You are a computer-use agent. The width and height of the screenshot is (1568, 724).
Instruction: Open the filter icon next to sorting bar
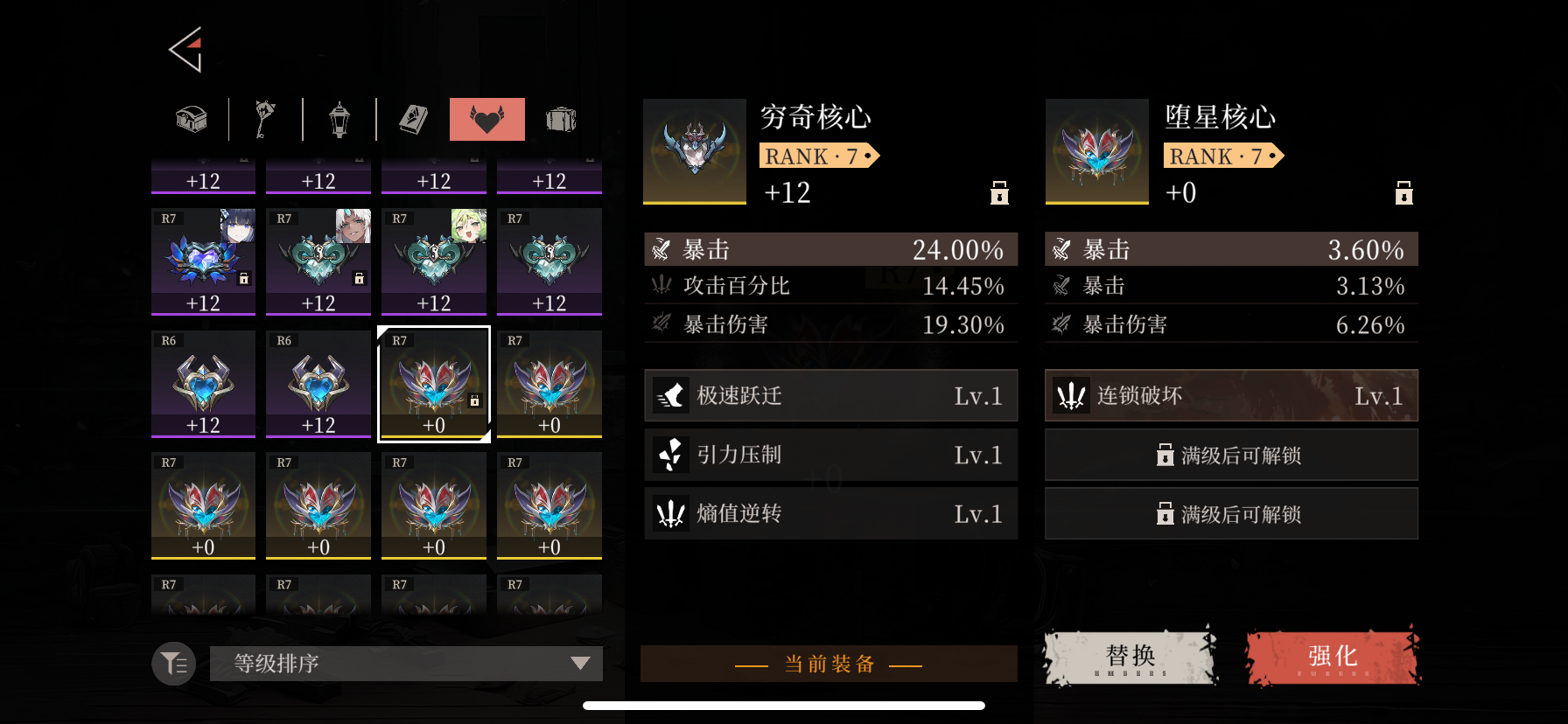point(172,663)
